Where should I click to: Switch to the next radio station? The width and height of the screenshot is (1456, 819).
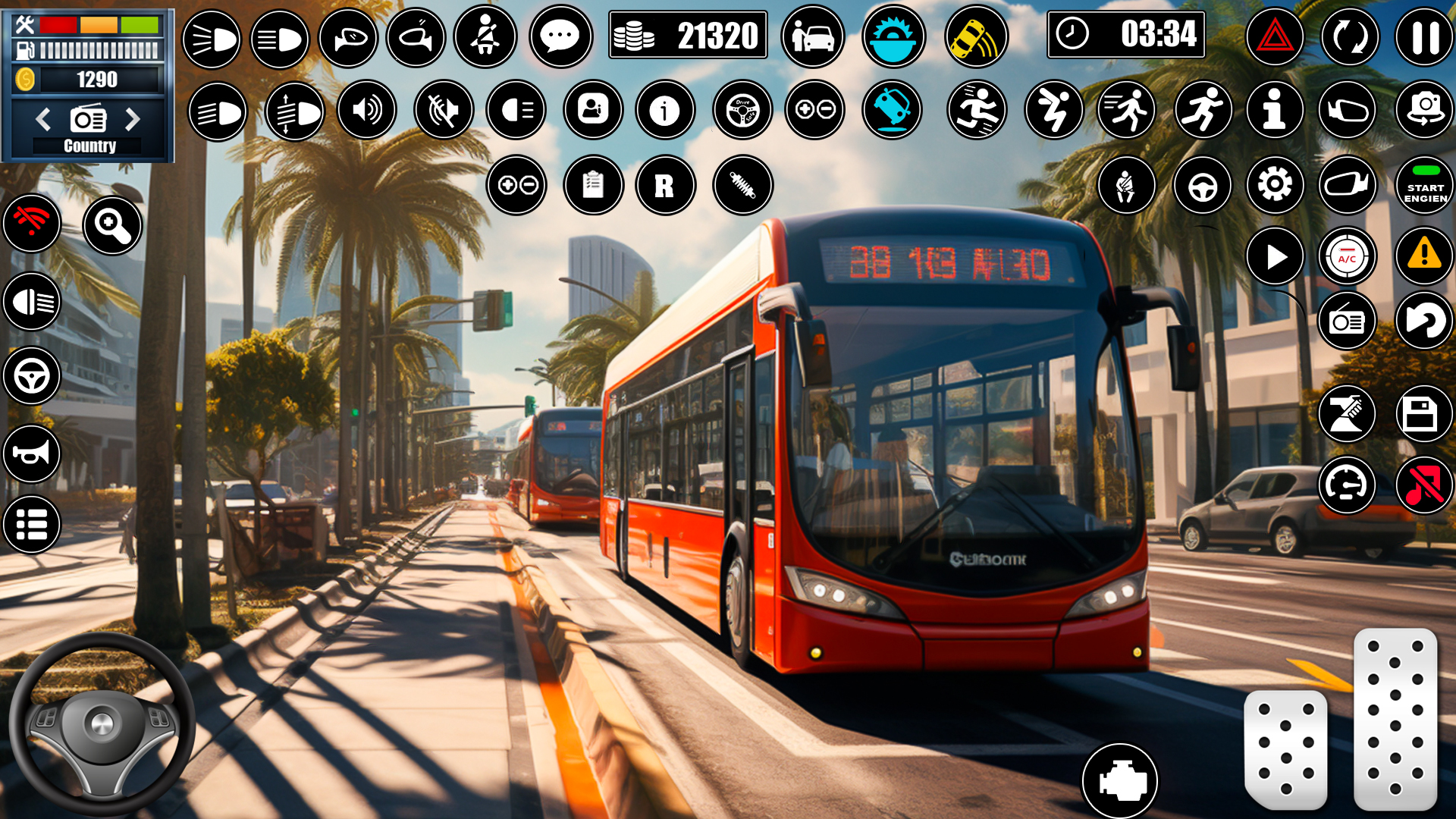pyautogui.click(x=135, y=120)
